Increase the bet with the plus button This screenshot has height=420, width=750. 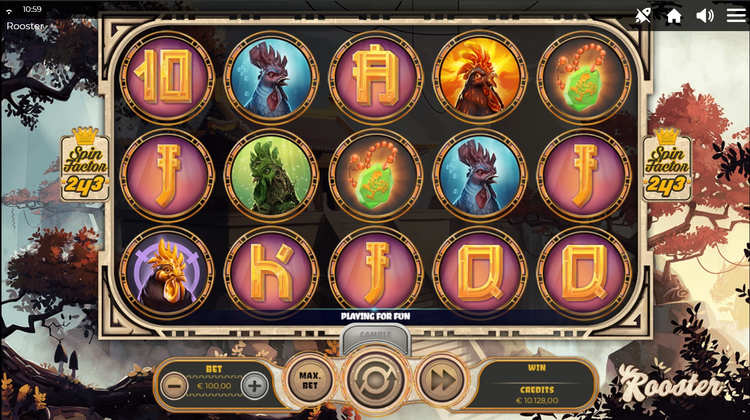pos(255,385)
